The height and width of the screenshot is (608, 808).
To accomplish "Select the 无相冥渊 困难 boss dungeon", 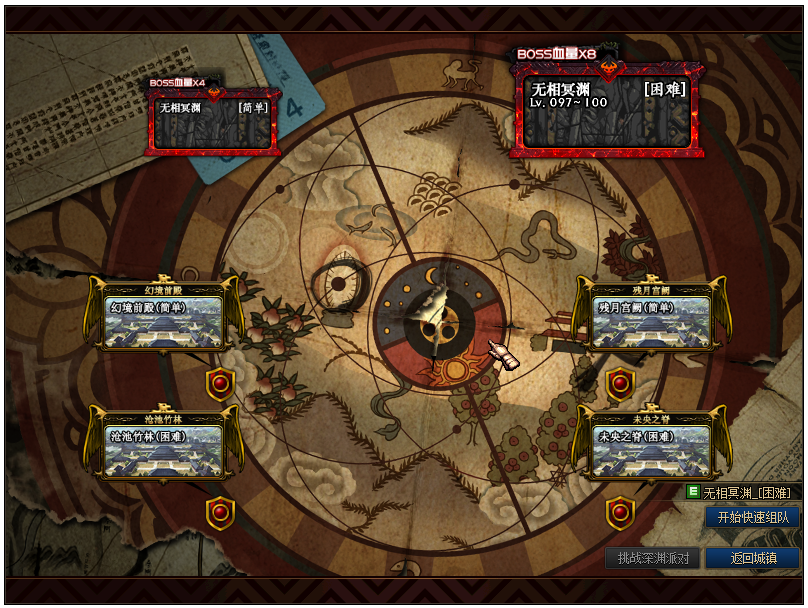I will [x=605, y=110].
